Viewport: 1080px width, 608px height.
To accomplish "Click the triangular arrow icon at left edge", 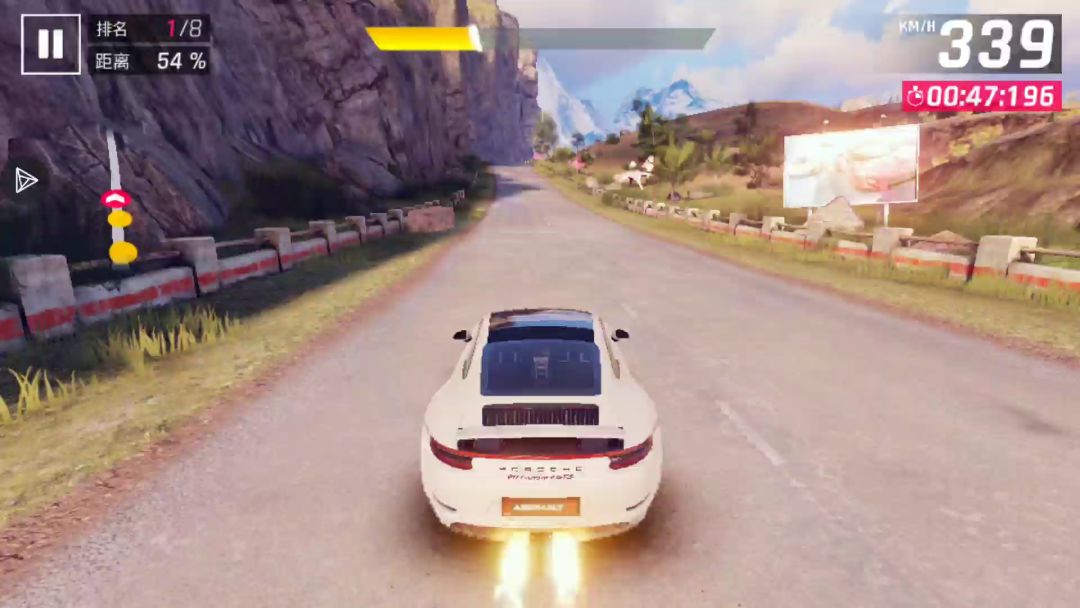I will tap(26, 180).
